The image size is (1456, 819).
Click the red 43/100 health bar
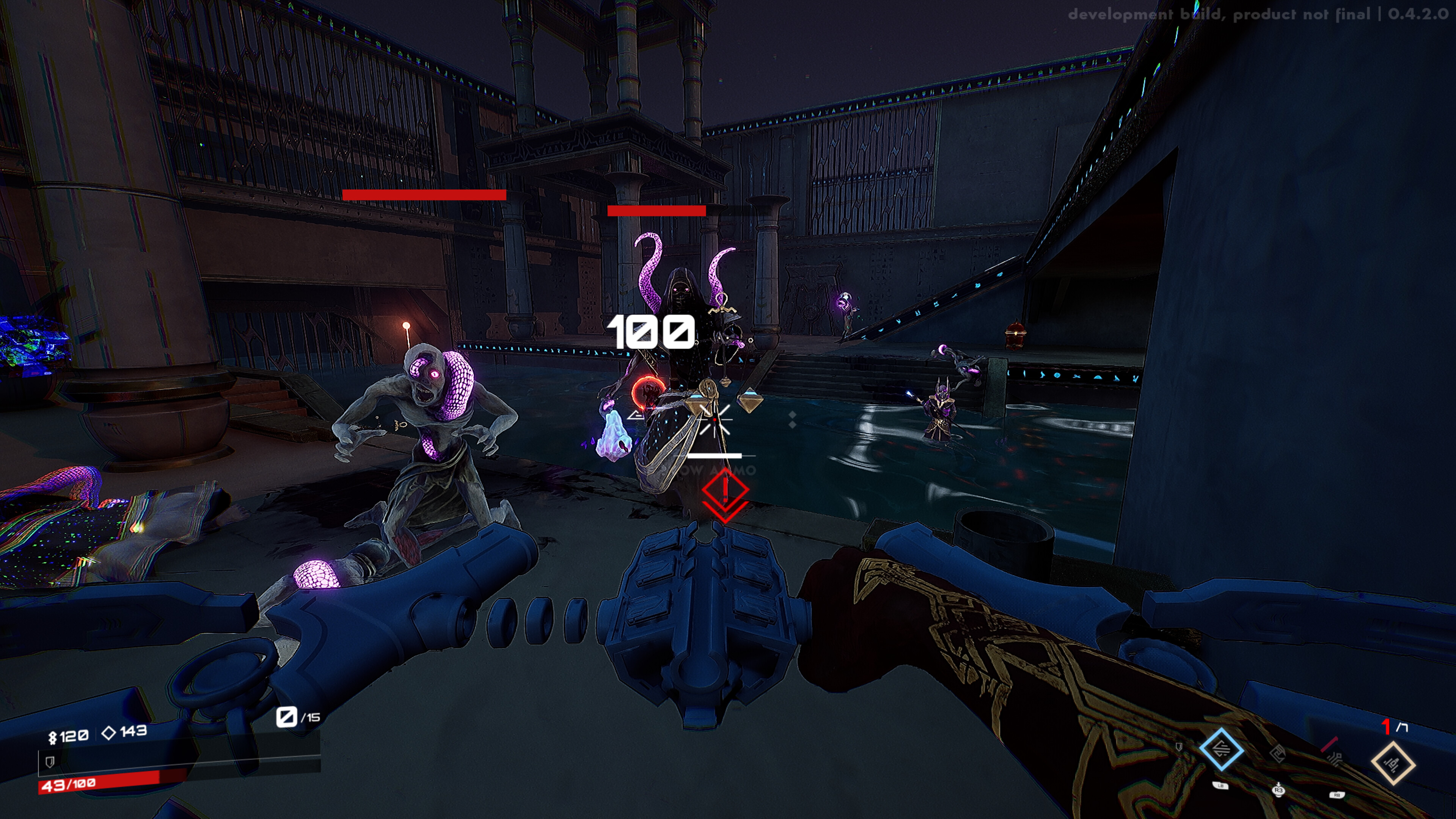tap(68, 786)
